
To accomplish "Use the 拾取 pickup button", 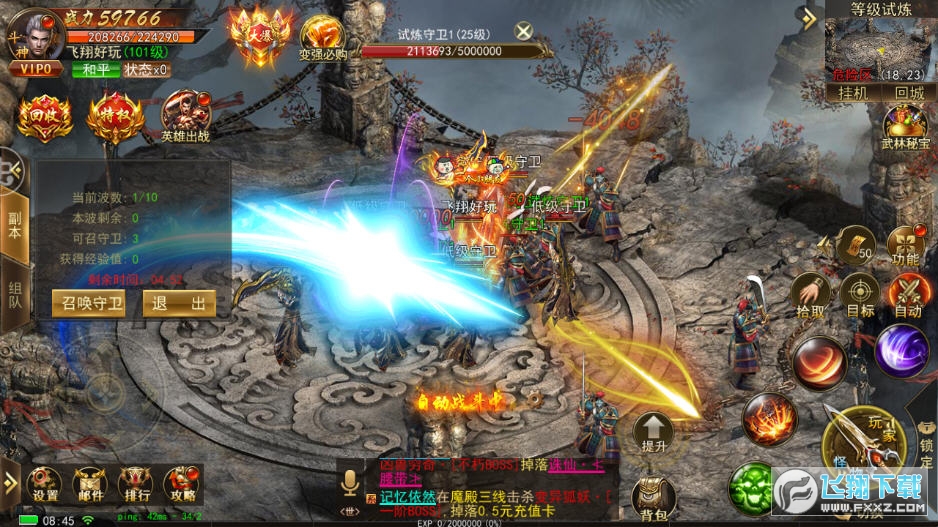I will [810, 295].
